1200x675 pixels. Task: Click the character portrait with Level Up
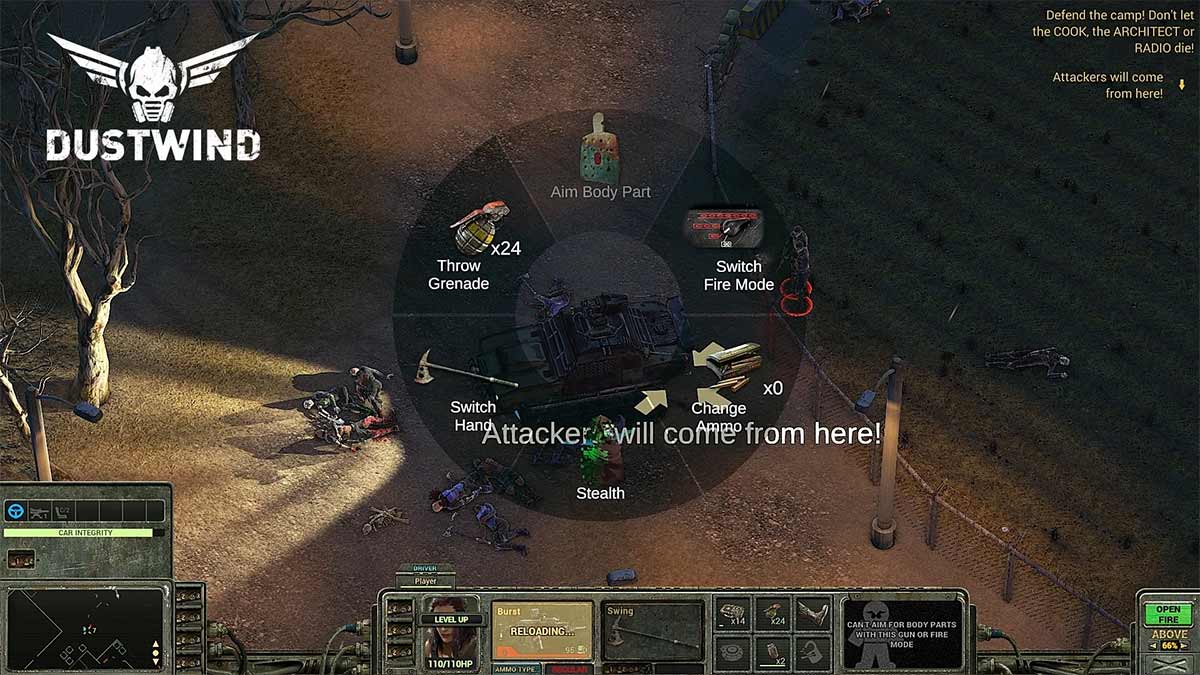coord(451,632)
